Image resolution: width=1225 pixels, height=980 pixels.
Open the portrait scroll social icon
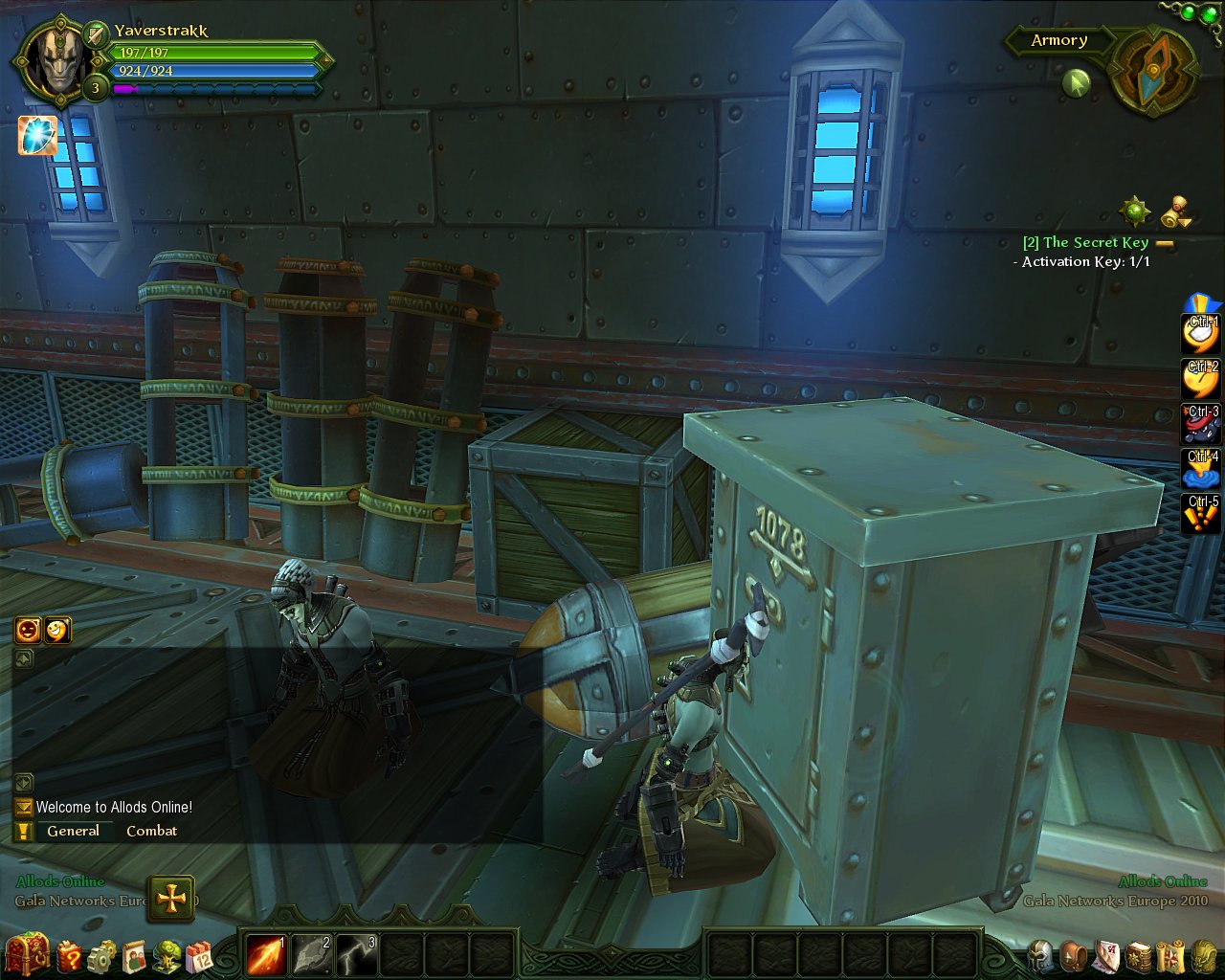[134, 955]
